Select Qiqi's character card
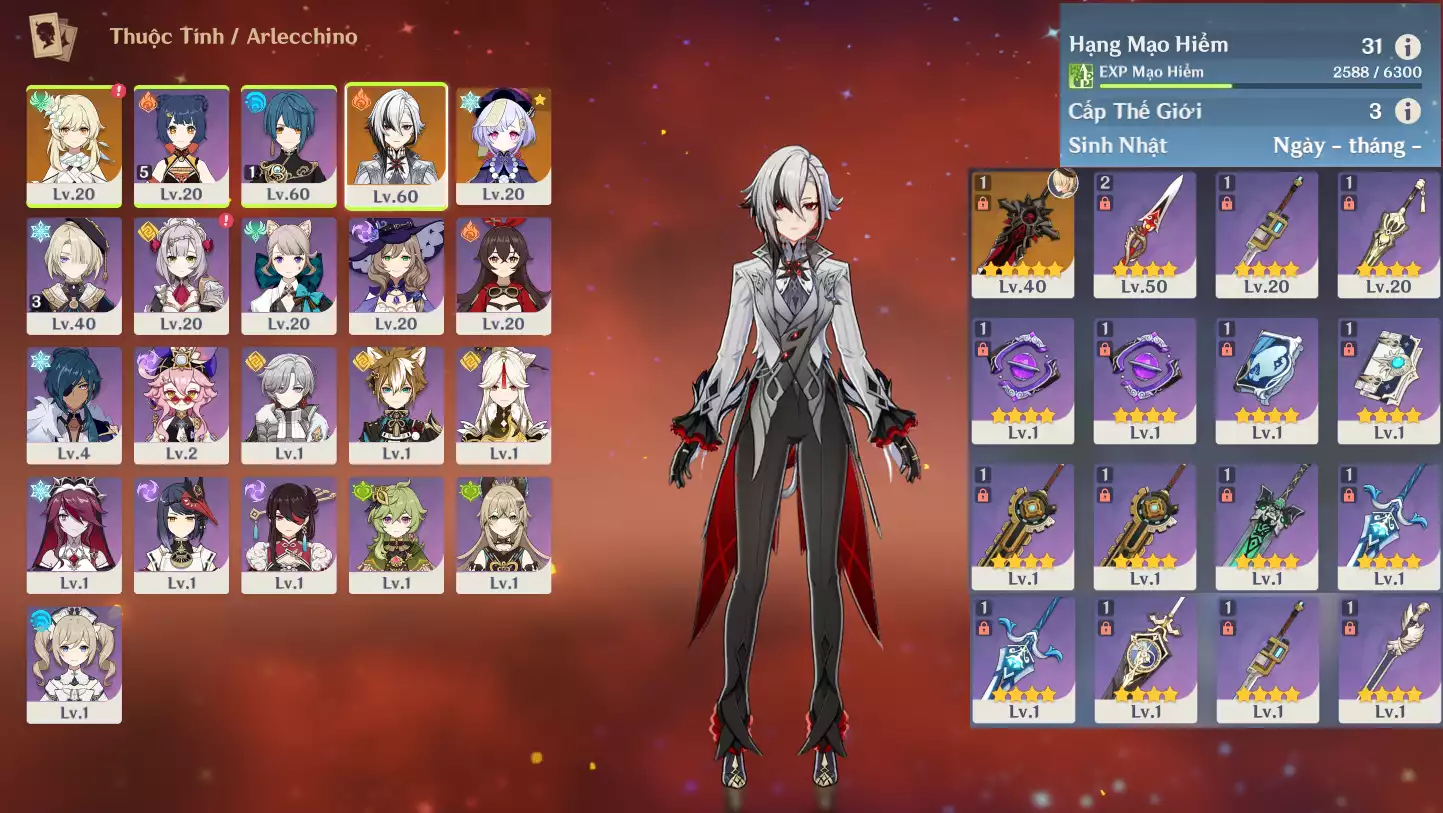 click(503, 145)
